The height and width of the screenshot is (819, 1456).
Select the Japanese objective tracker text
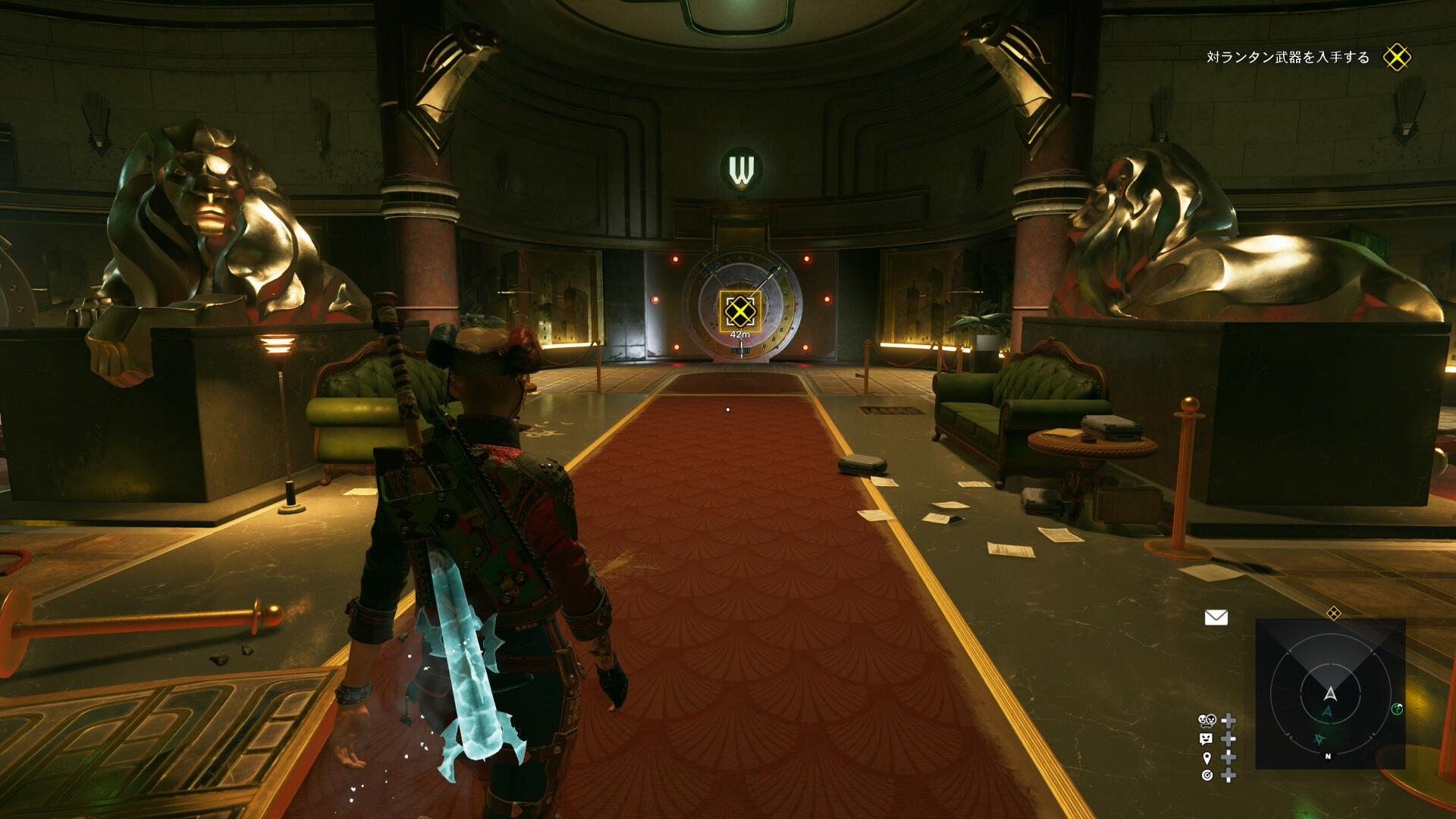(1288, 58)
